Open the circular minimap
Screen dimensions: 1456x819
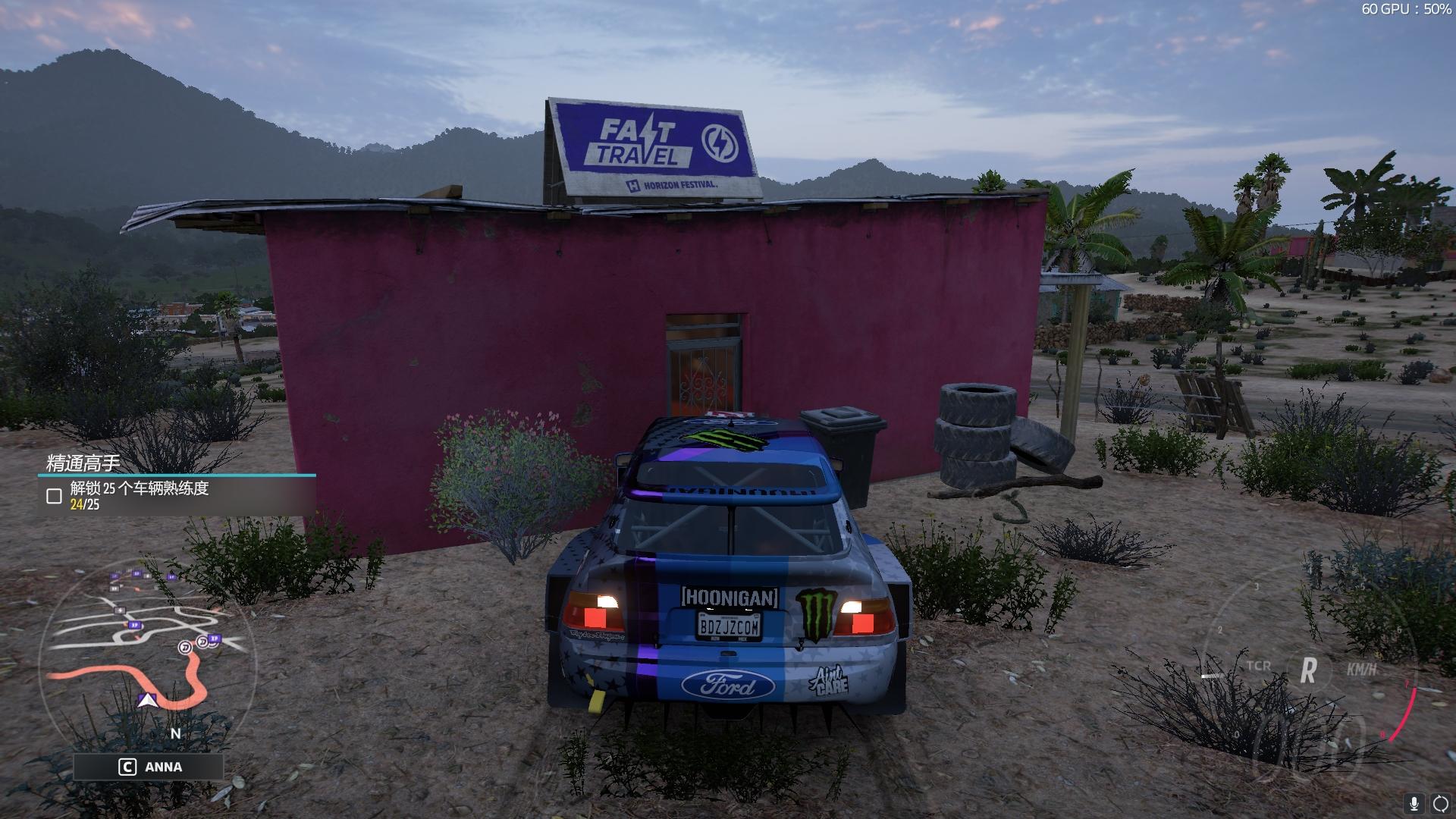(x=148, y=660)
